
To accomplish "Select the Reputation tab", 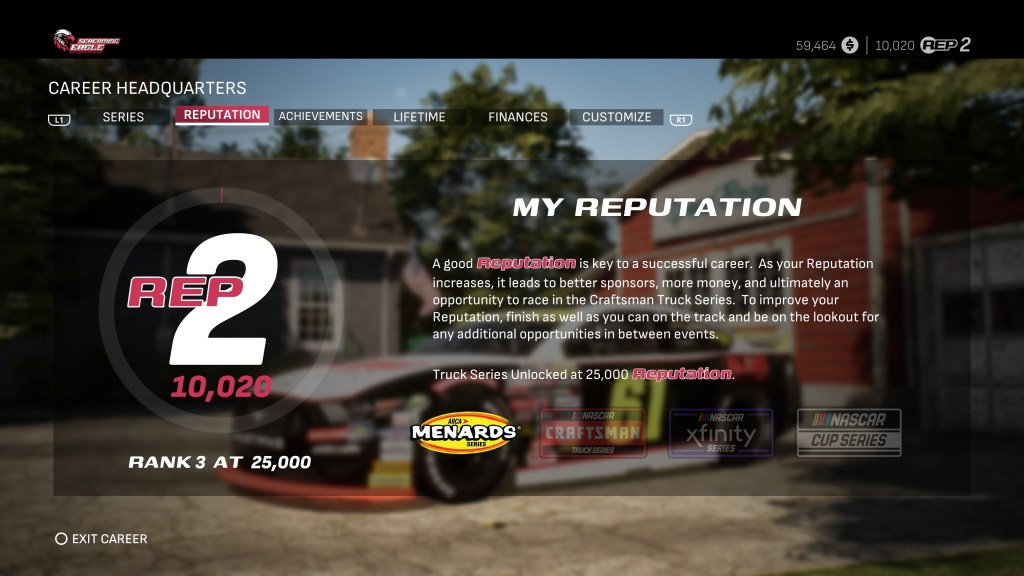I will (x=222, y=115).
